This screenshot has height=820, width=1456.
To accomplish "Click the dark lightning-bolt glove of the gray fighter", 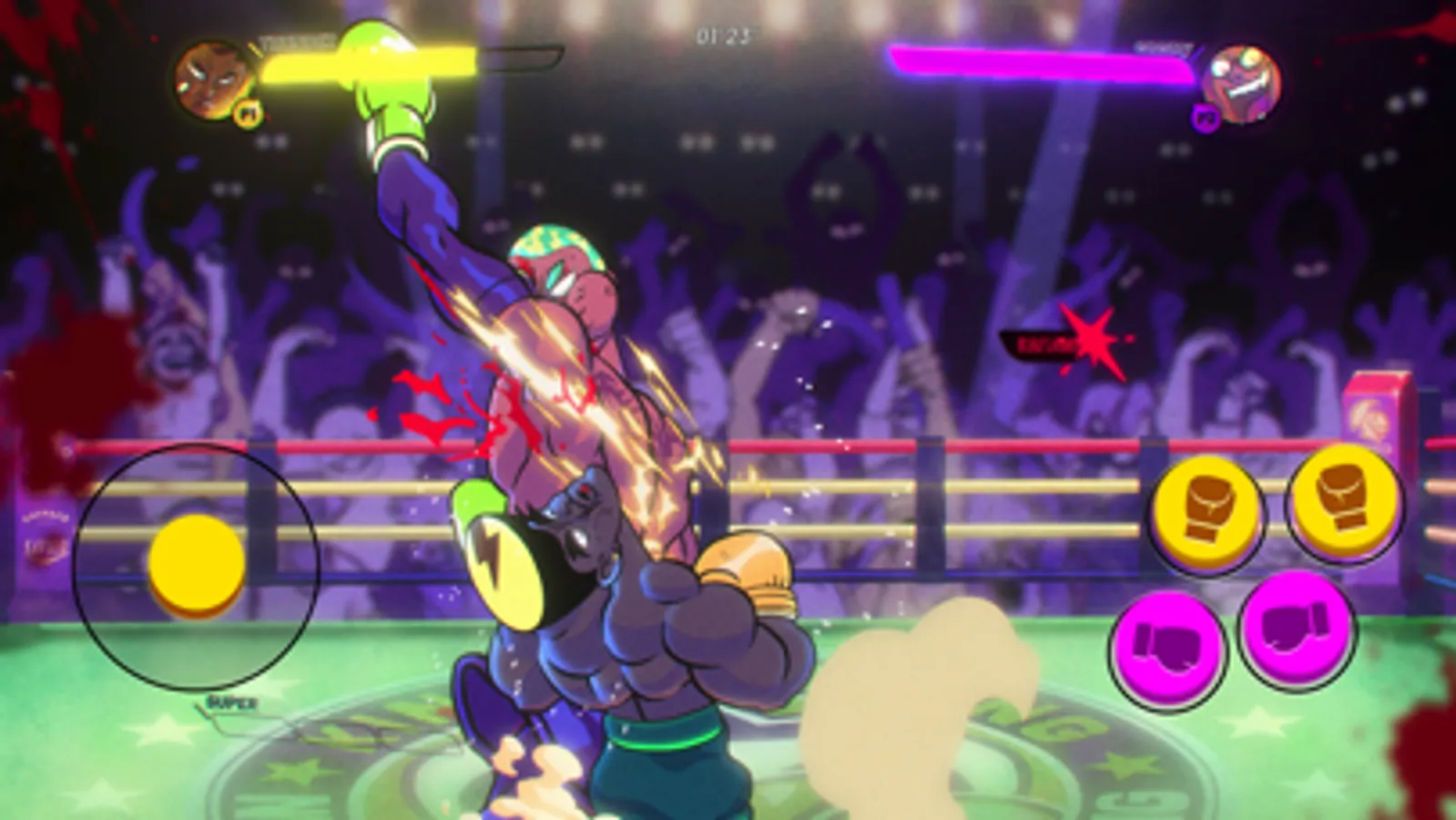I will click(514, 569).
